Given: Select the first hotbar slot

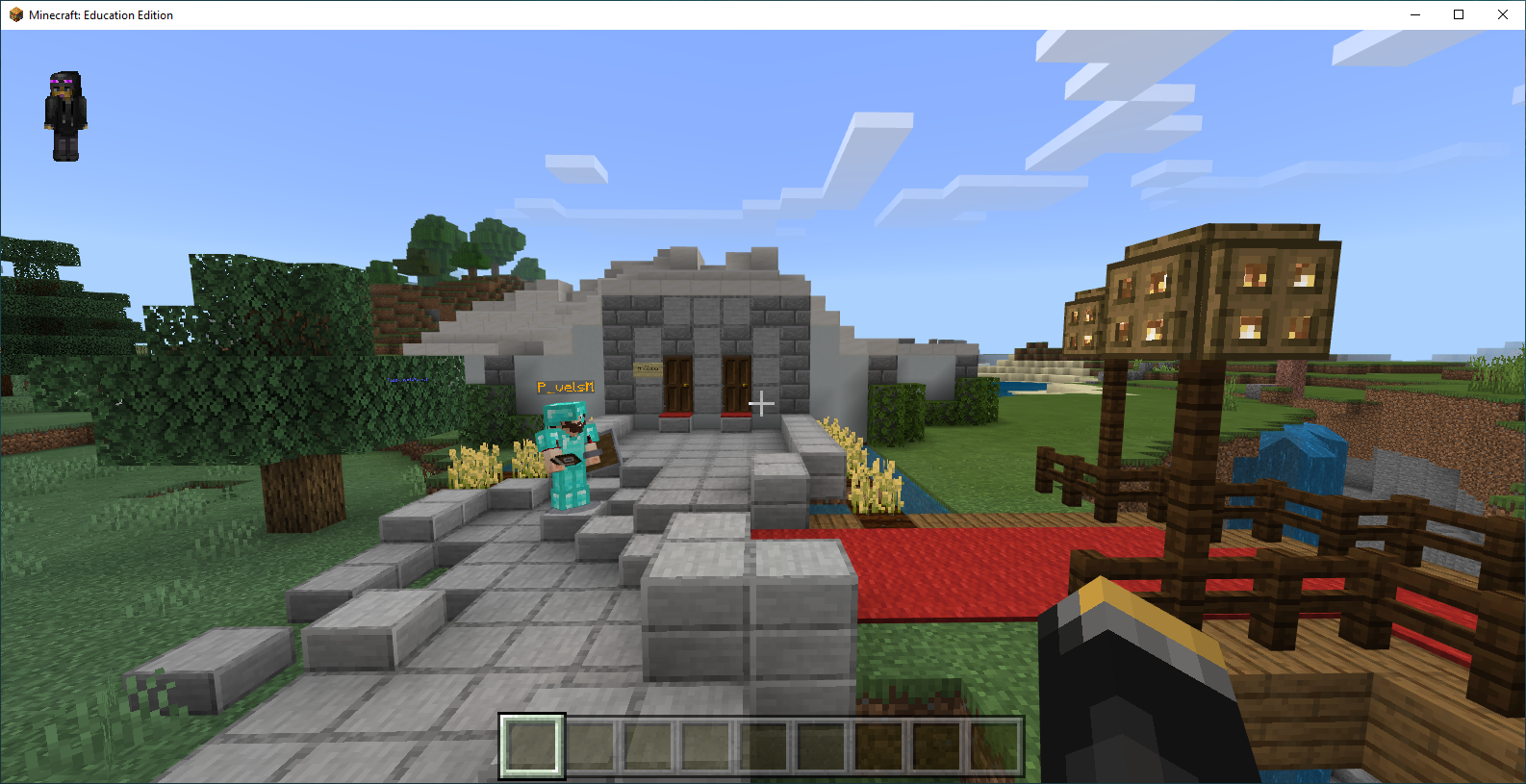Looking at the screenshot, I should (532, 746).
